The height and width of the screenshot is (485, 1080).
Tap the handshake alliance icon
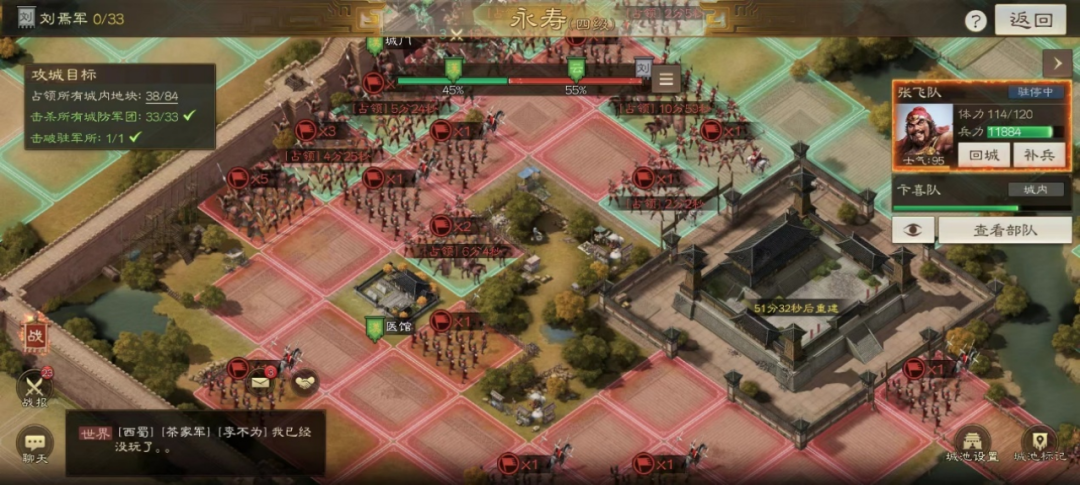[303, 380]
